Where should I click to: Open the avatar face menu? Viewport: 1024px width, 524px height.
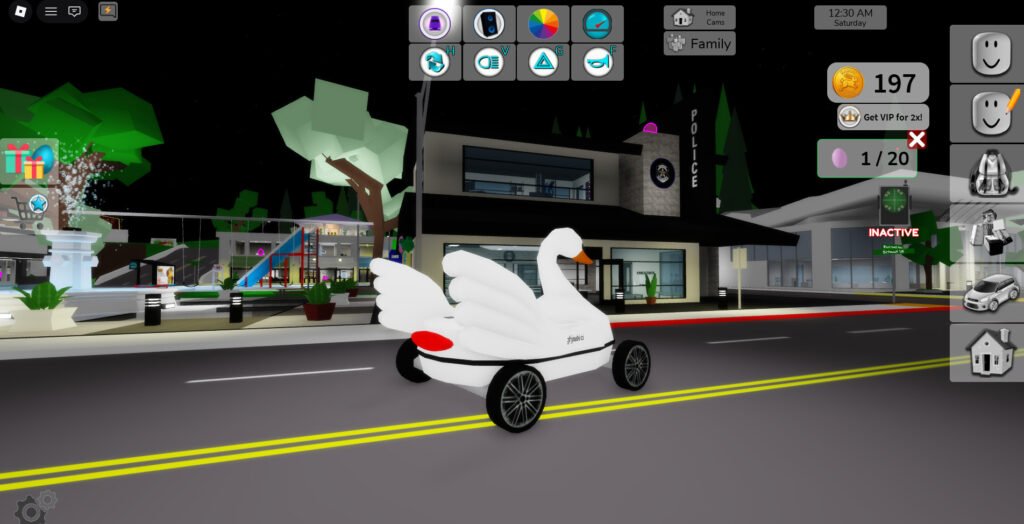[x=986, y=53]
